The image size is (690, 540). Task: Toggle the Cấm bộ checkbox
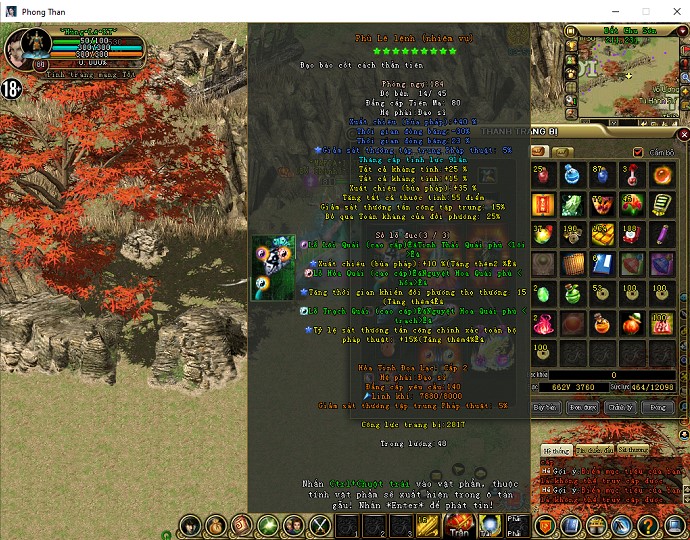[x=639, y=152]
